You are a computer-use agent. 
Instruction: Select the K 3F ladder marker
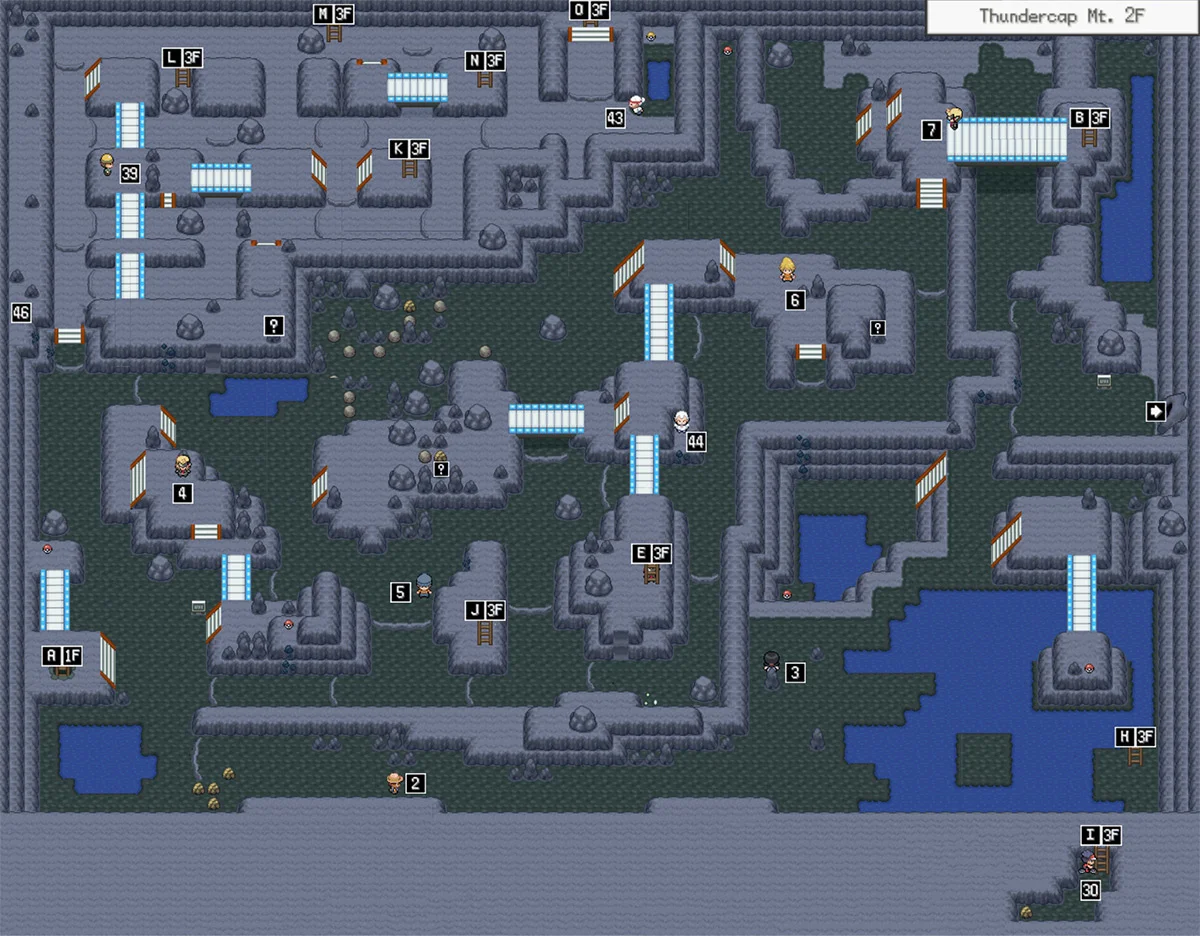click(x=409, y=149)
